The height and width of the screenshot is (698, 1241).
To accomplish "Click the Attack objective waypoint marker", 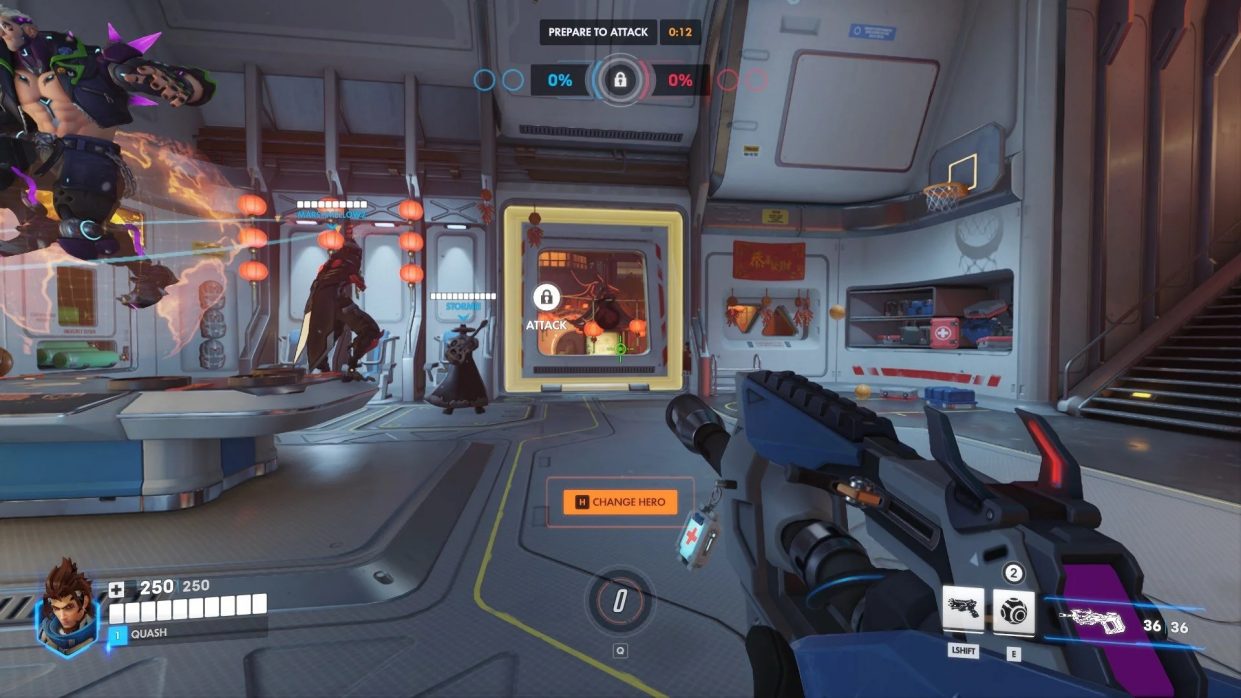I will pos(546,298).
